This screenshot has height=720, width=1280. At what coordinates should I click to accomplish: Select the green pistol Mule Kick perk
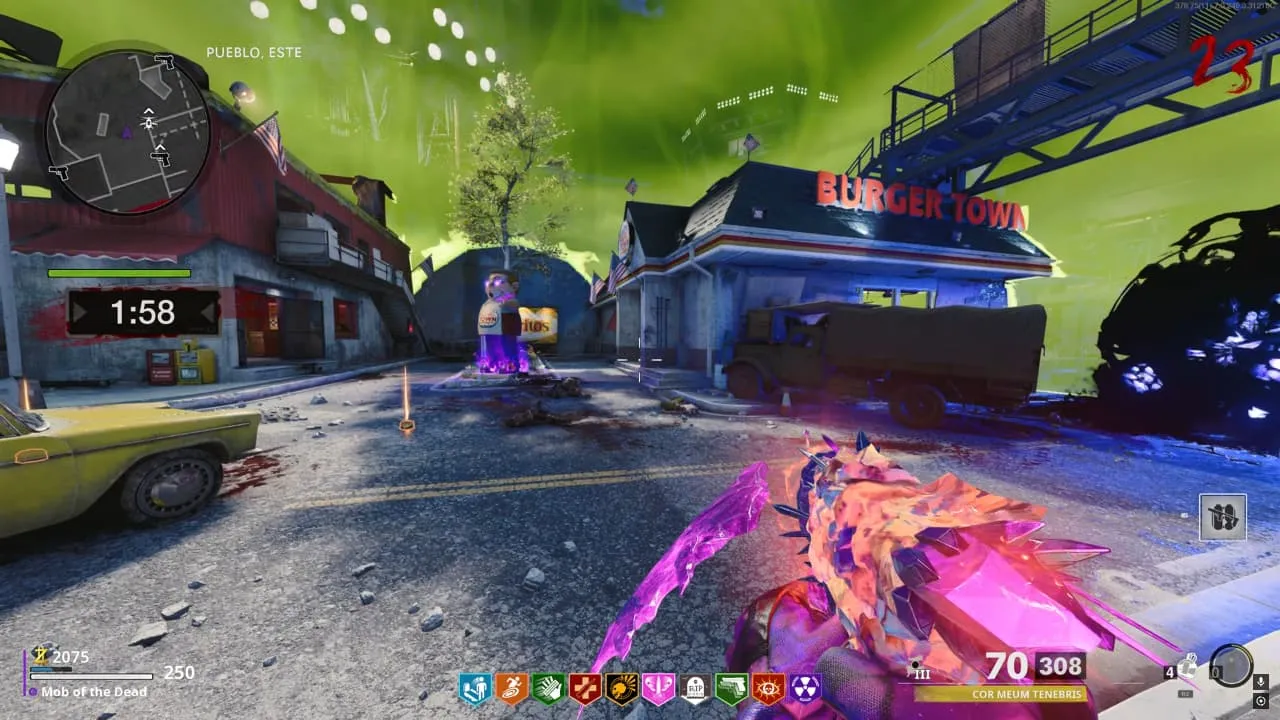pyautogui.click(x=731, y=688)
